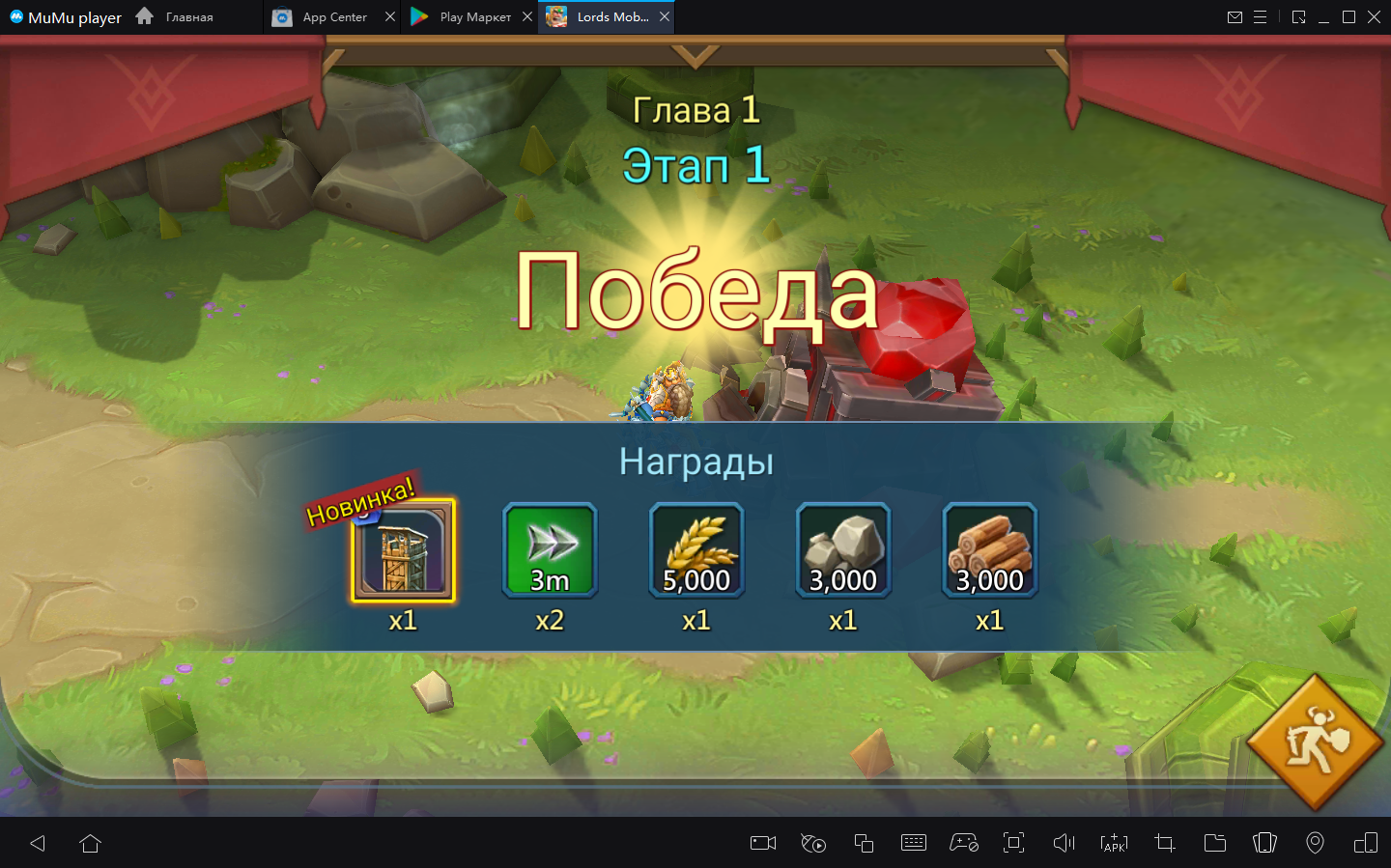Image resolution: width=1391 pixels, height=868 pixels.
Task: Select the new watchtower reward item
Action: [403, 551]
